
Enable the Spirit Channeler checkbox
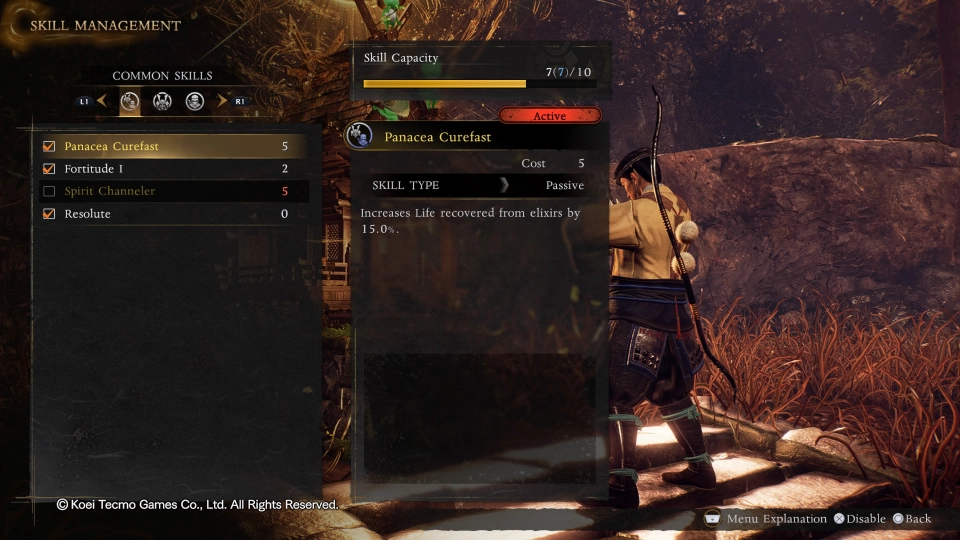pyautogui.click(x=49, y=191)
